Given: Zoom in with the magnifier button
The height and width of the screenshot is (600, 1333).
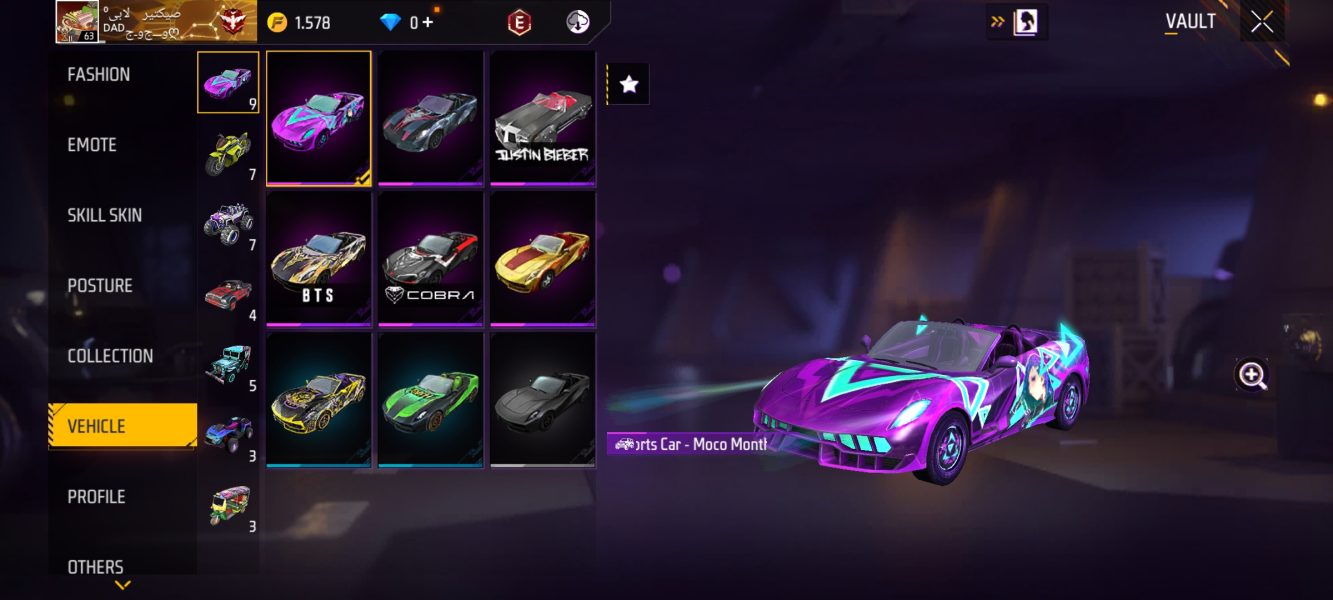Looking at the screenshot, I should click(1252, 375).
